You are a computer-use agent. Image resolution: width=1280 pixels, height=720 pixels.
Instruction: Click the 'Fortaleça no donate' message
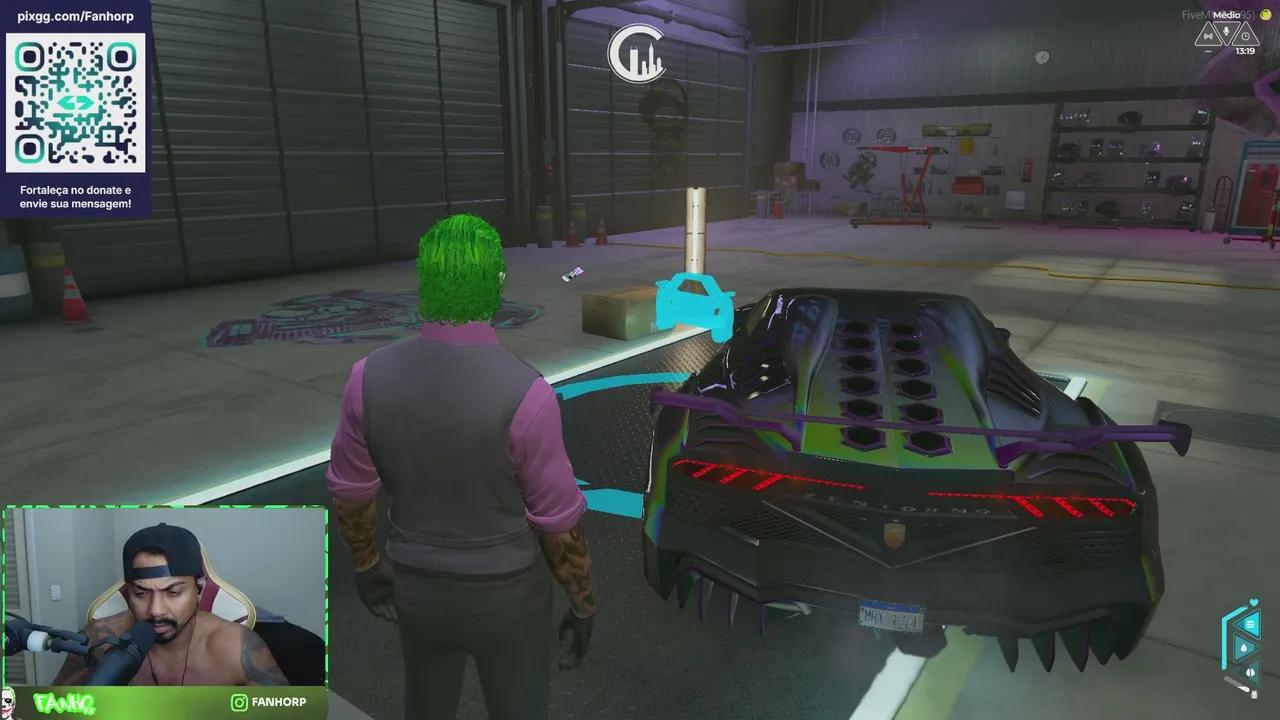click(75, 194)
